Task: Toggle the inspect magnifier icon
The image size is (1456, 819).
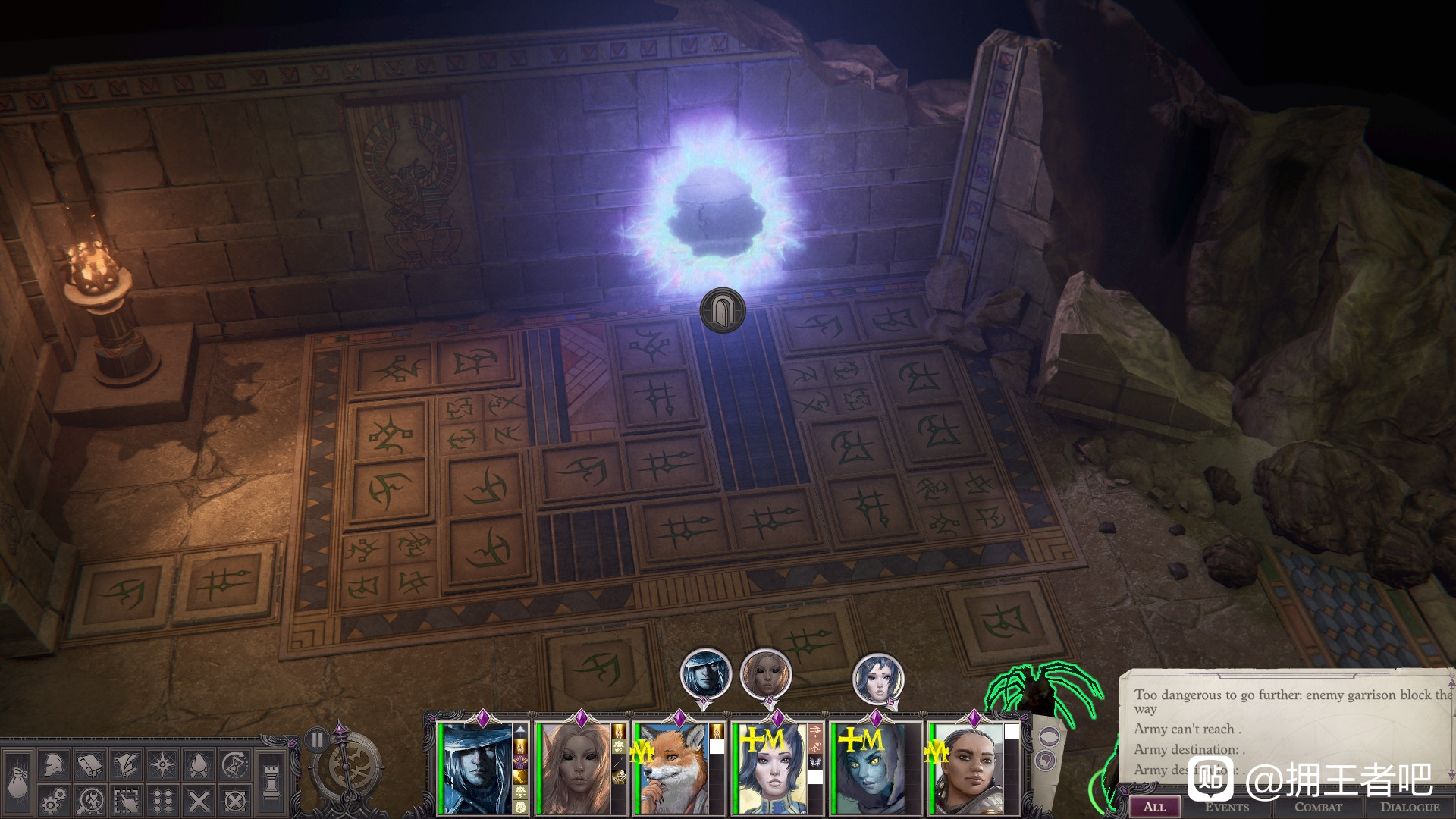Action: tap(89, 801)
